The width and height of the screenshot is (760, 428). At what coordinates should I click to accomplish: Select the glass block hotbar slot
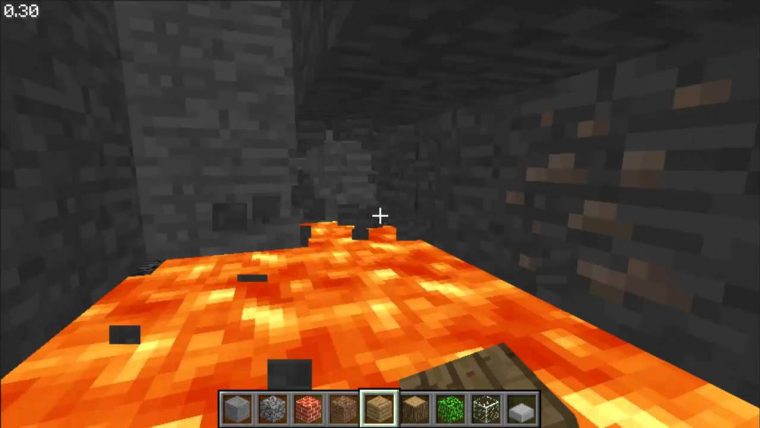tap(485, 408)
